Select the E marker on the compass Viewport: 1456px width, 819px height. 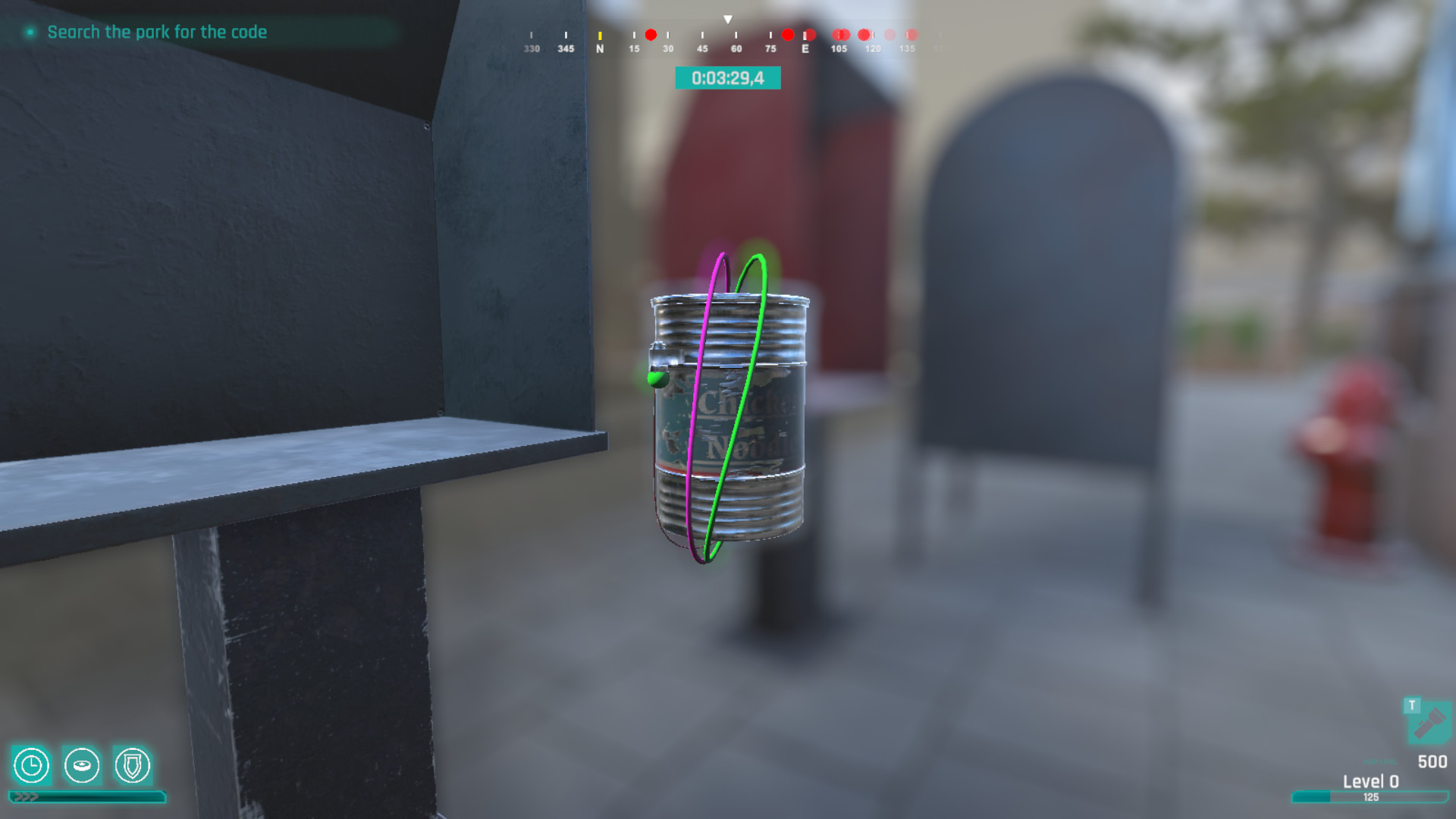coord(806,47)
